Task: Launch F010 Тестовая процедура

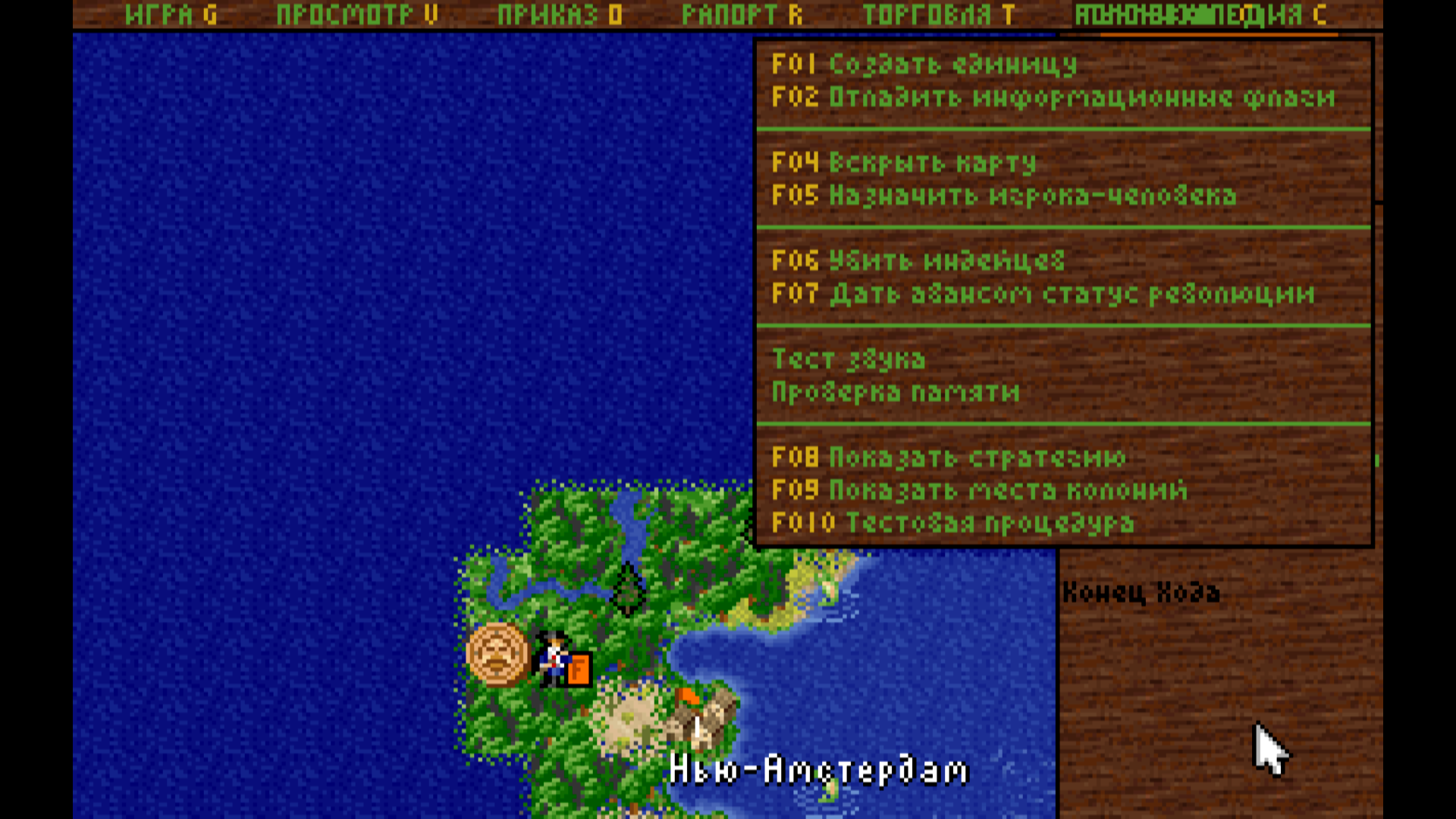Action: click(952, 522)
